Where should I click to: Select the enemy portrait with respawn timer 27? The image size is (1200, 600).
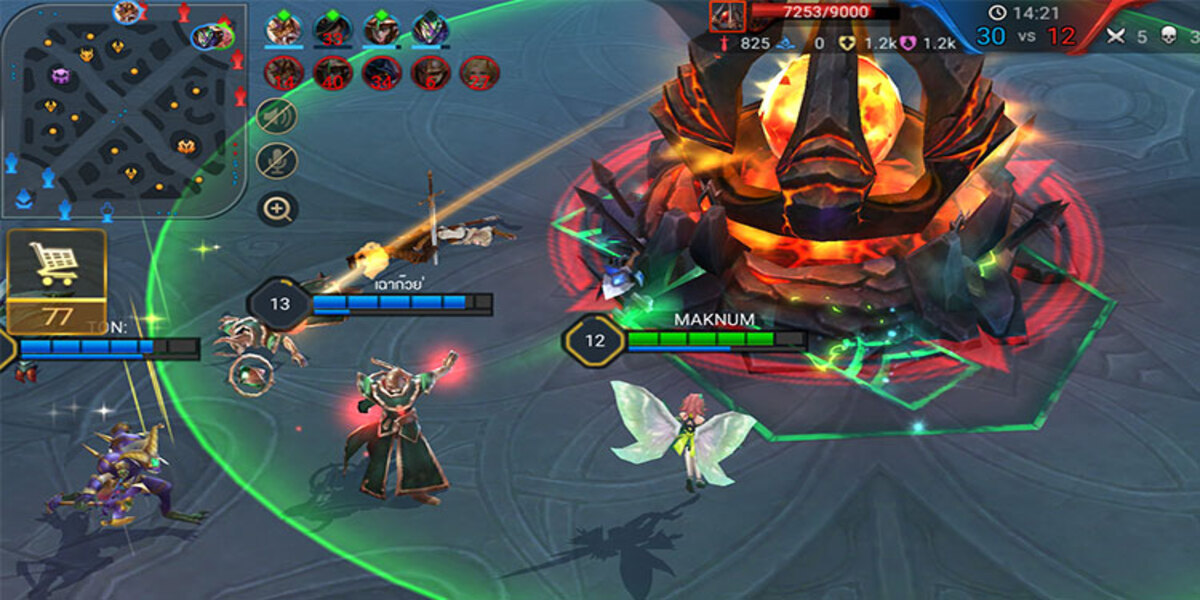480,73
